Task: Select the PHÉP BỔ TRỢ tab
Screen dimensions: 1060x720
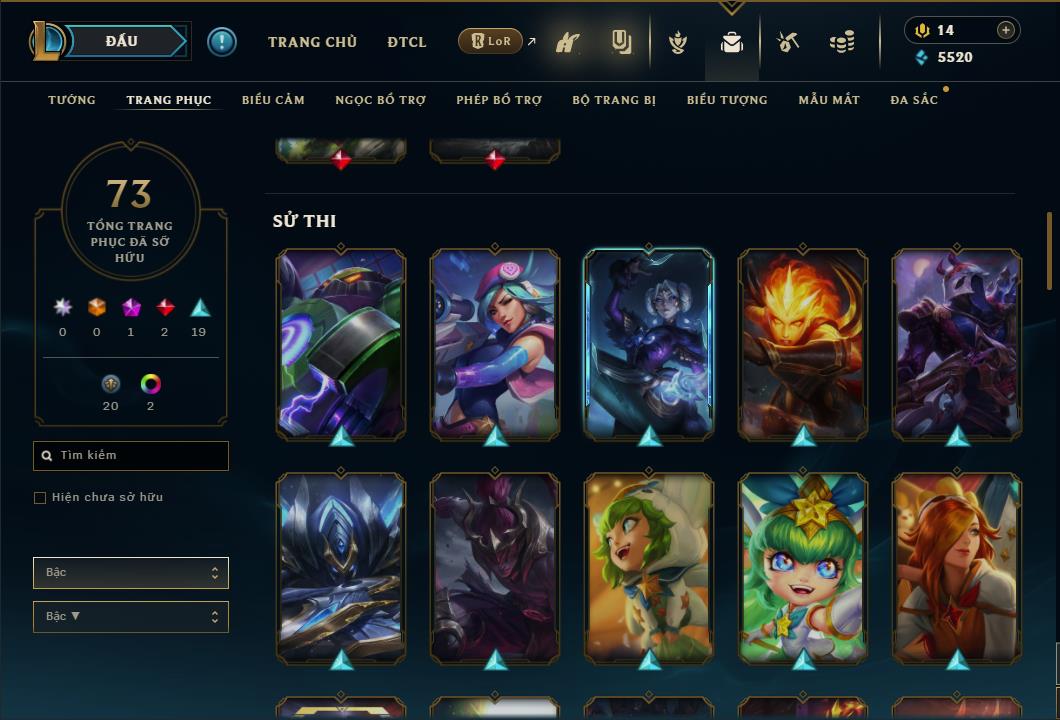Action: click(499, 100)
